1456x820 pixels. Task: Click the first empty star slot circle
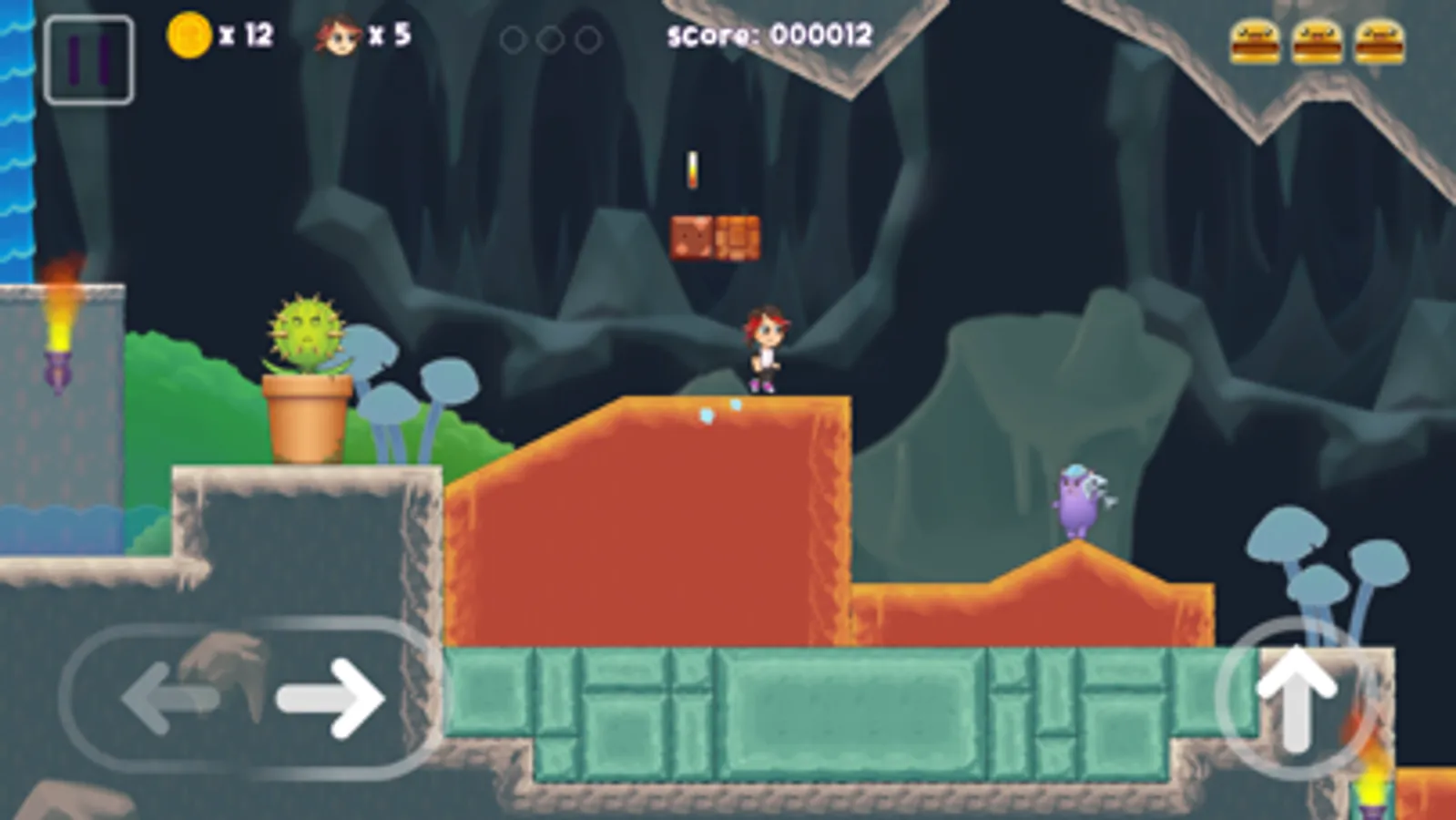513,40
